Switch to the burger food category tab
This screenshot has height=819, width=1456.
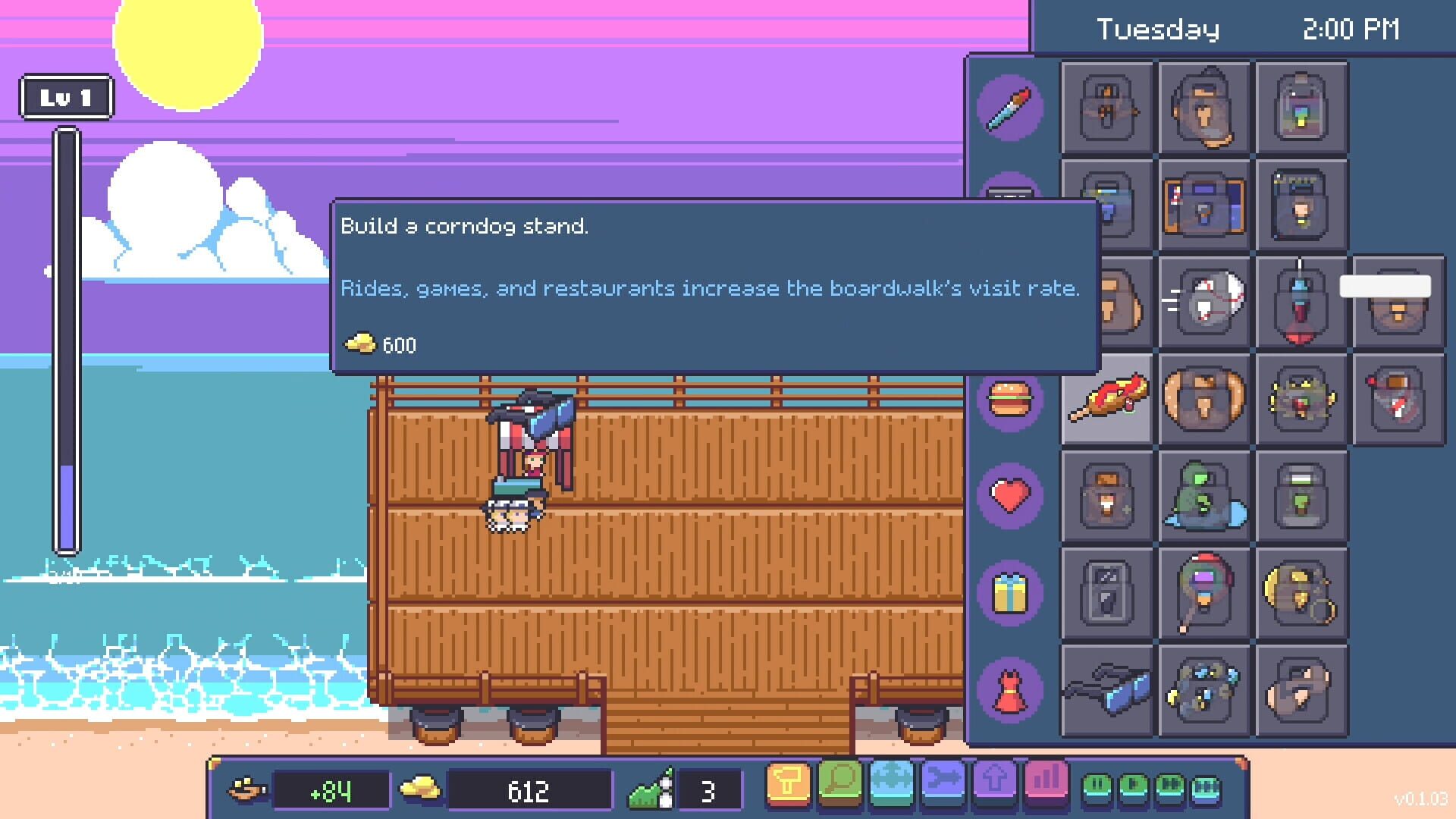click(1009, 400)
